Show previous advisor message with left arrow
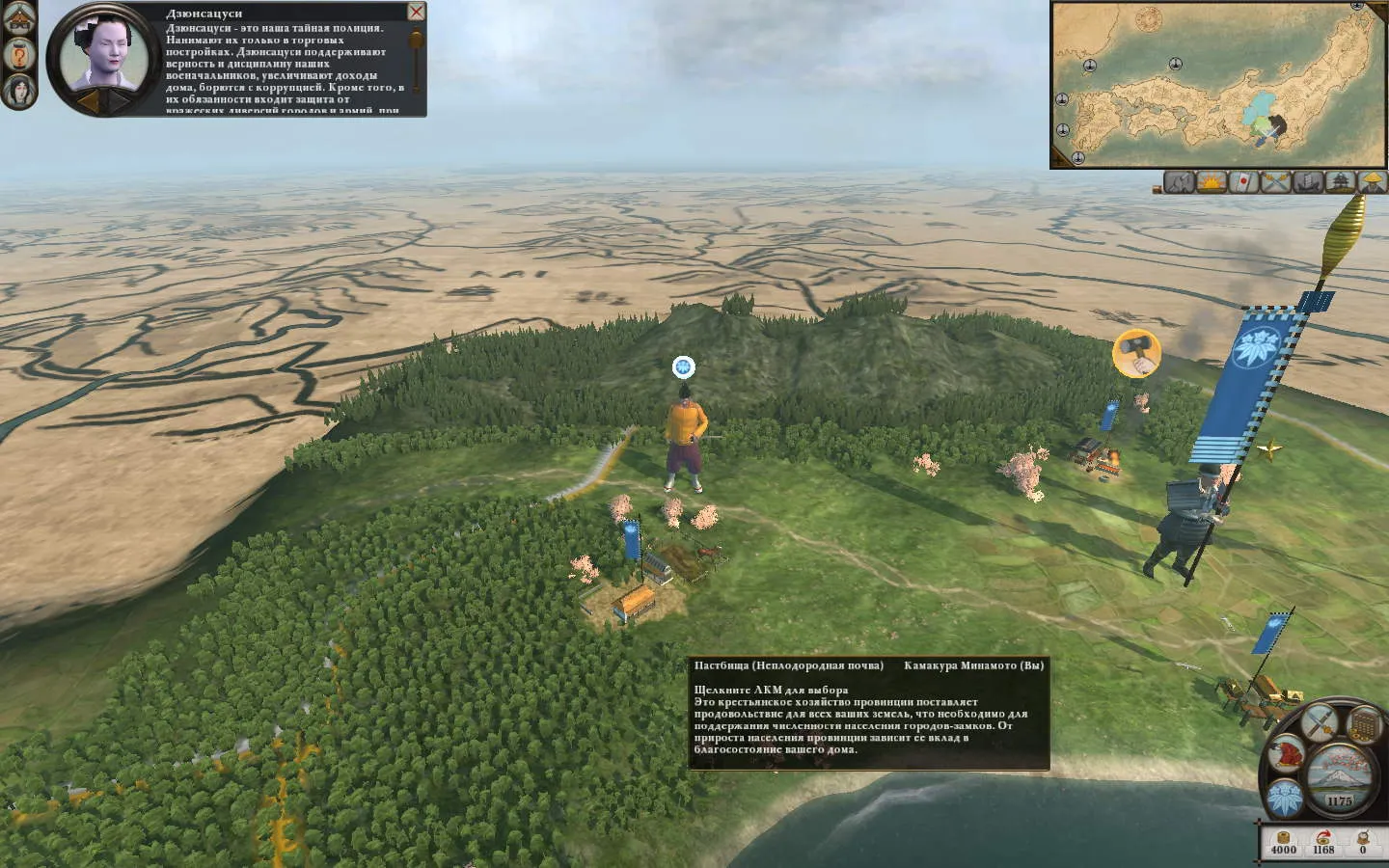The width and height of the screenshot is (1389, 868). [x=88, y=99]
